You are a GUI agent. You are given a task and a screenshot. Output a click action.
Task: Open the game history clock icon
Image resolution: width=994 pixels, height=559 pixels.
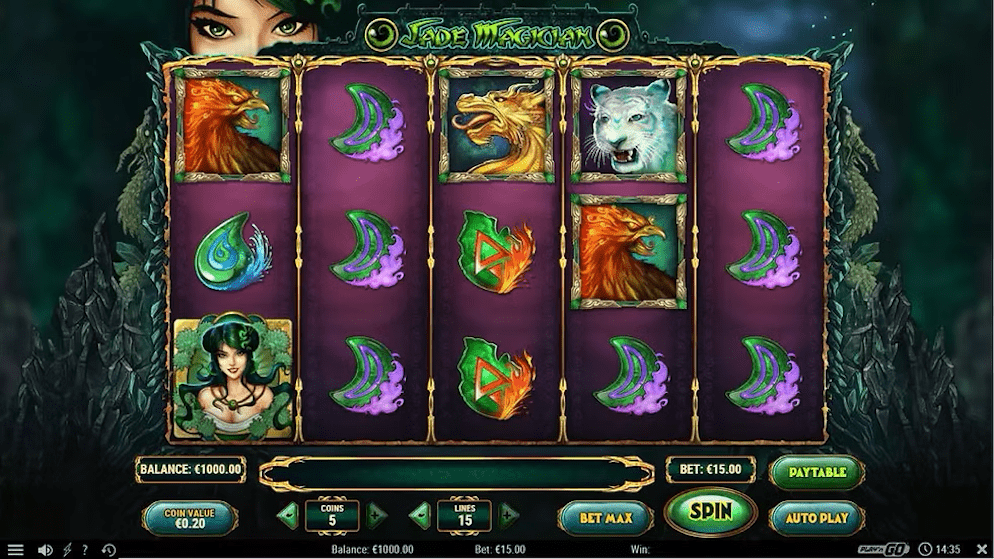pyautogui.click(x=108, y=550)
